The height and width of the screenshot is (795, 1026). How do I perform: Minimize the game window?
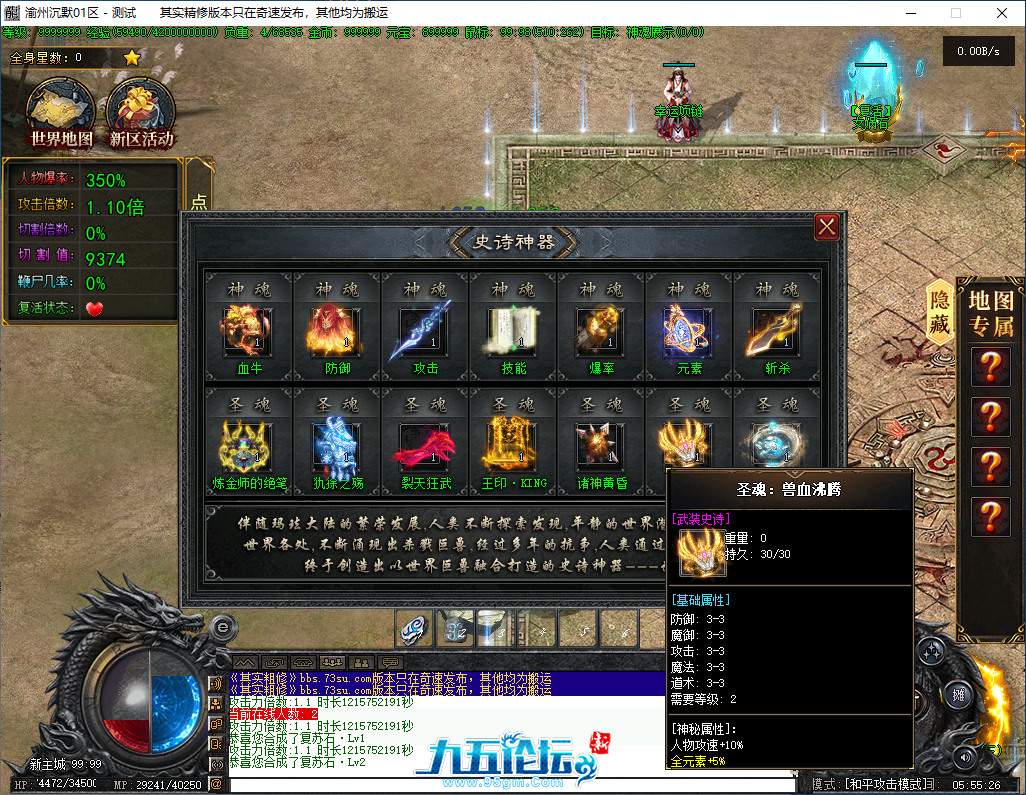click(x=910, y=13)
